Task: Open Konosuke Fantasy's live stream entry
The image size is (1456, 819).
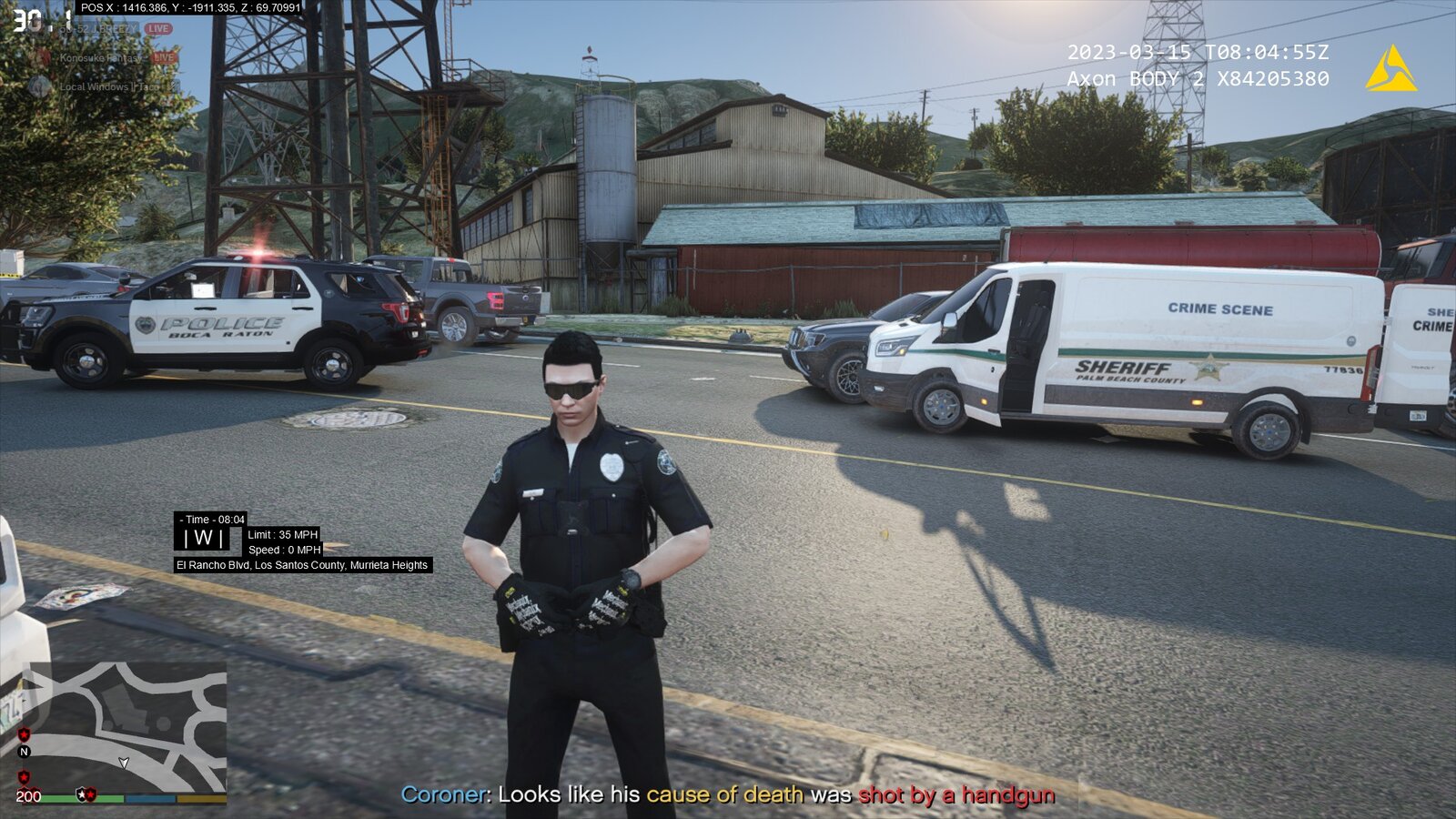Action: (102, 58)
